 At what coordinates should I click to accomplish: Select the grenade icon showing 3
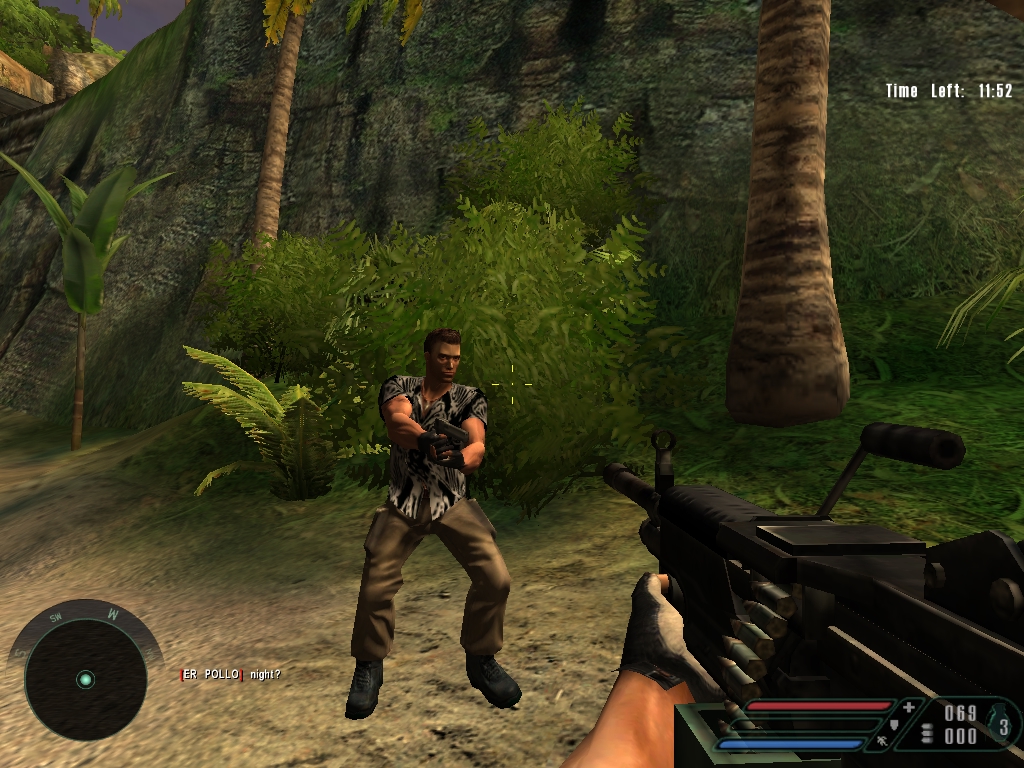(1000, 724)
